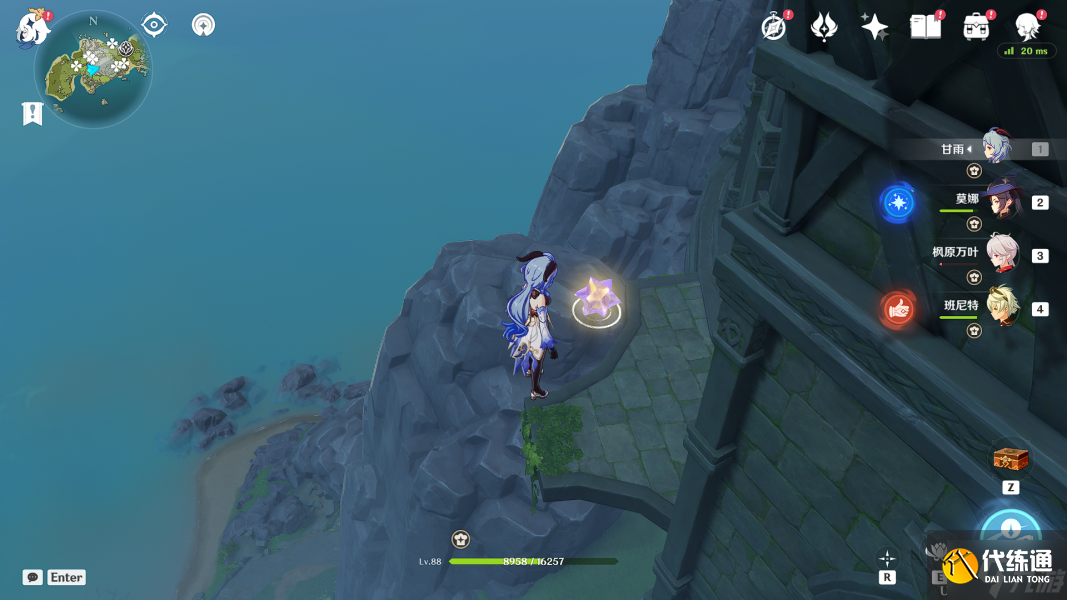Screen dimensions: 1067x600
Task: Click the eye-shaped icon beside the minimap
Action: [154, 25]
